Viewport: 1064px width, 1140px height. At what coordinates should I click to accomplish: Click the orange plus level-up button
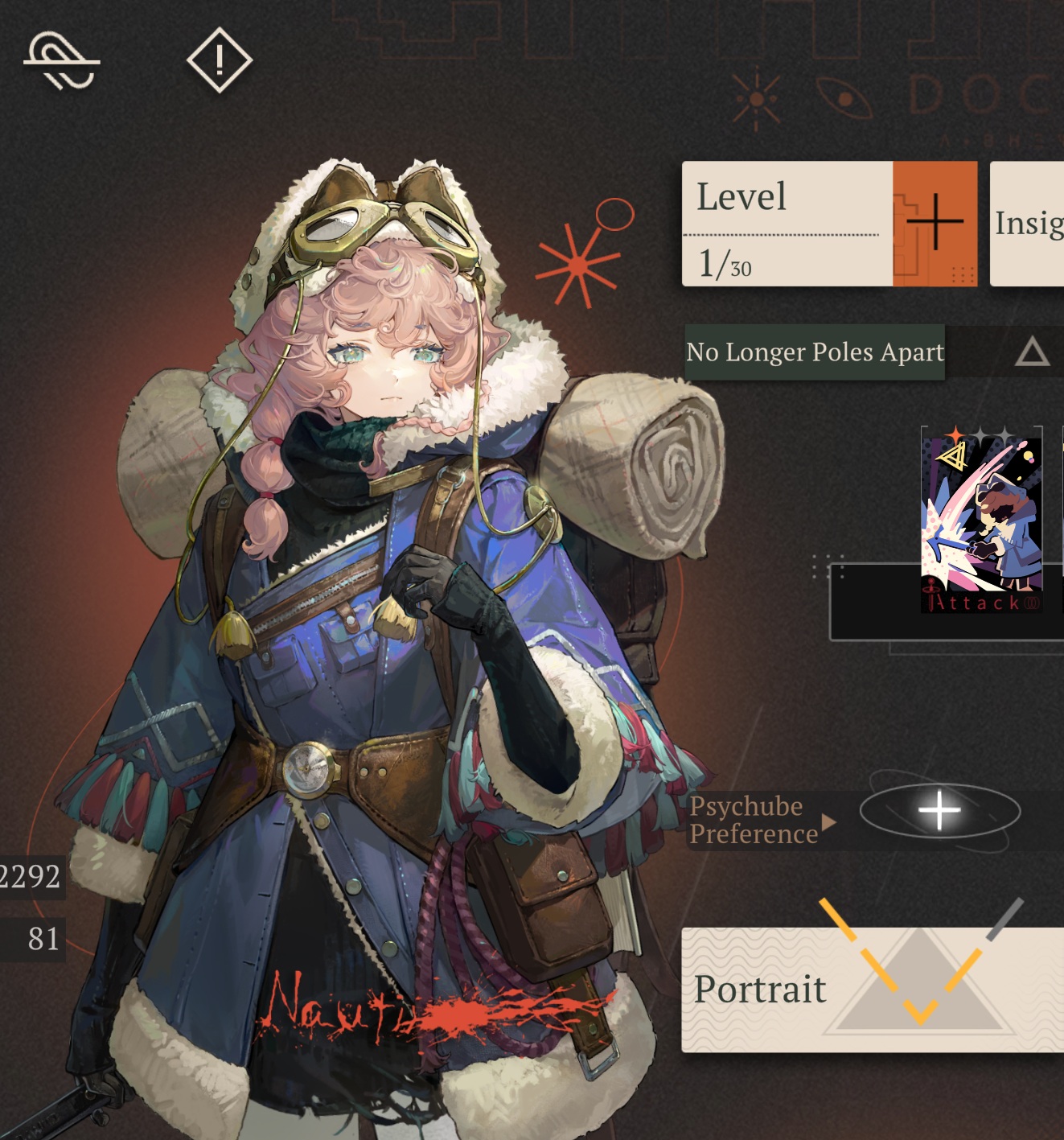coord(935,223)
